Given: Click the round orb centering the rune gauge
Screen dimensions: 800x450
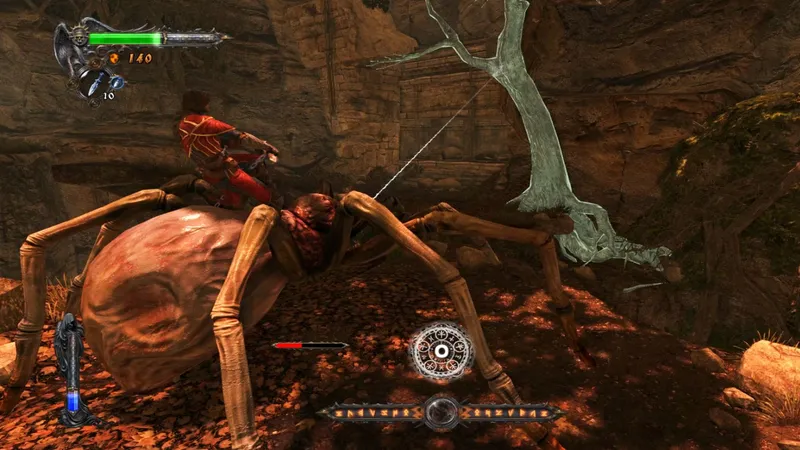Looking at the screenshot, I should click(440, 412).
